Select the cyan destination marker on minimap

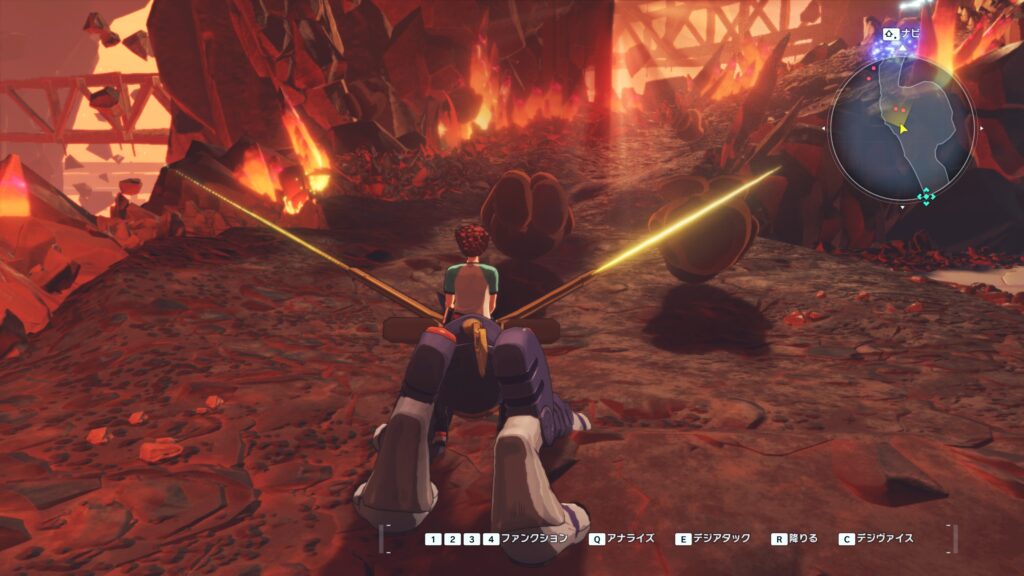coord(926,197)
